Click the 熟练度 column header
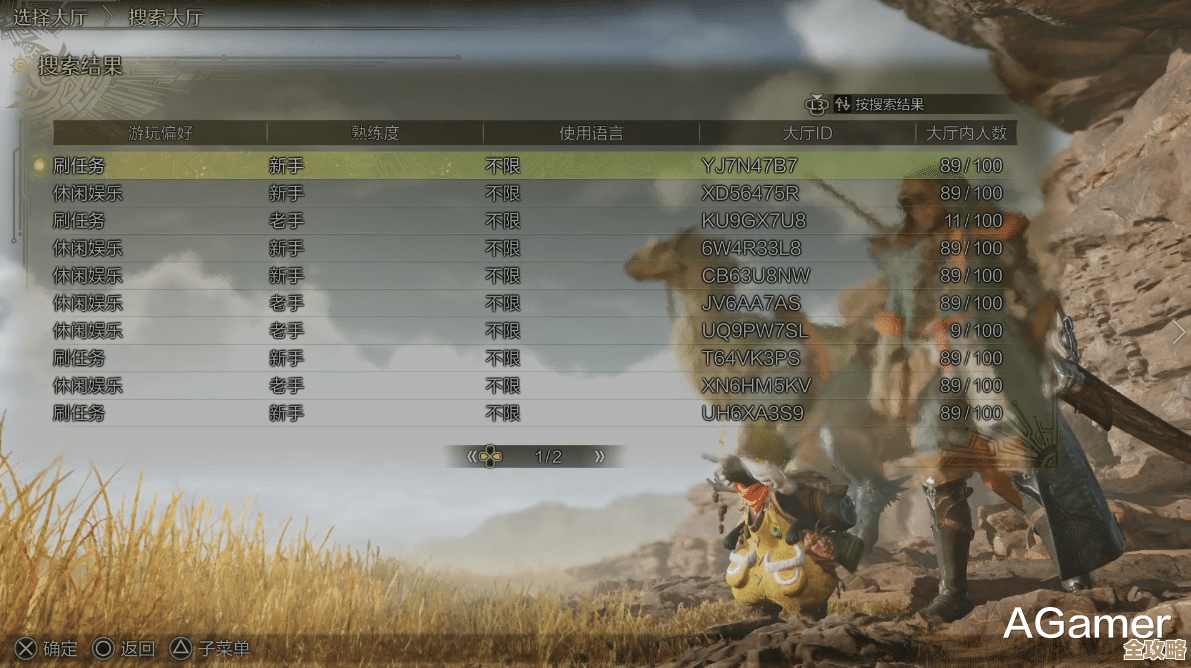This screenshot has width=1191, height=668. point(375,133)
